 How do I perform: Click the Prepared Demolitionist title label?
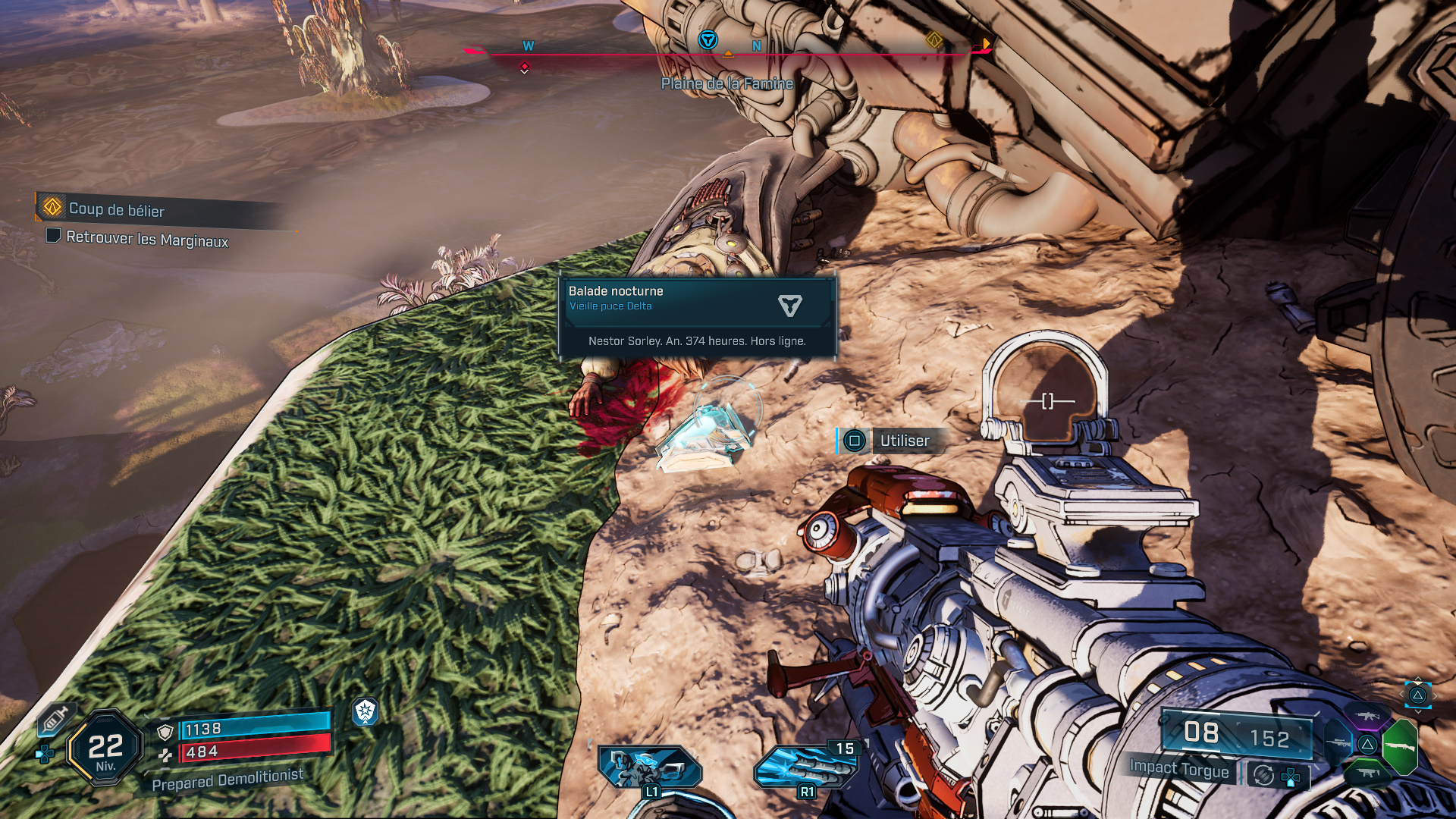(x=227, y=780)
